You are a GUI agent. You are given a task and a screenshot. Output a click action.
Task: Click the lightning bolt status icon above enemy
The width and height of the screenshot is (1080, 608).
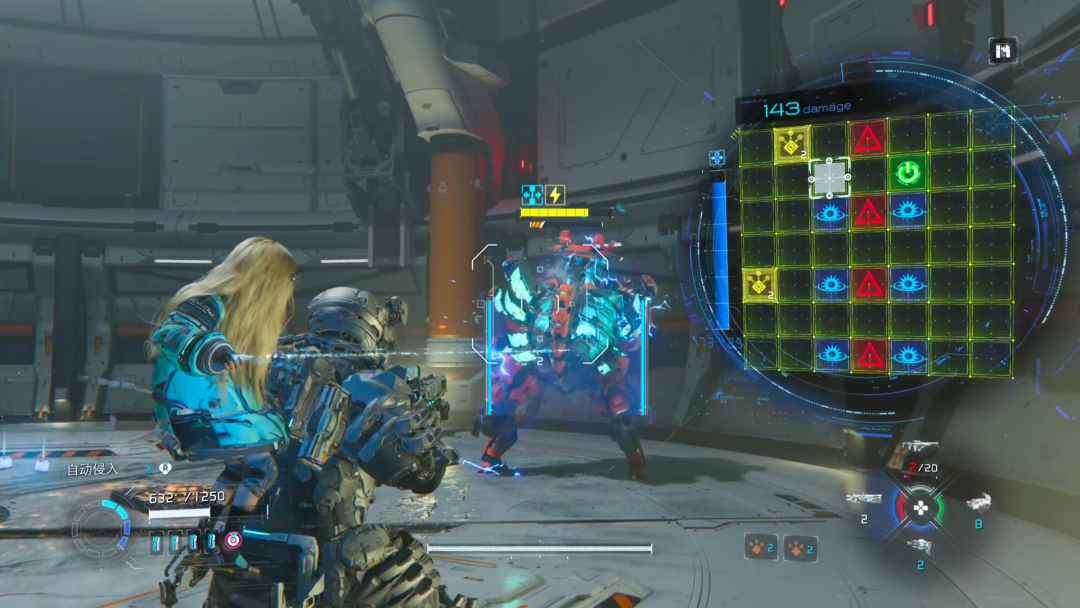pyautogui.click(x=554, y=195)
